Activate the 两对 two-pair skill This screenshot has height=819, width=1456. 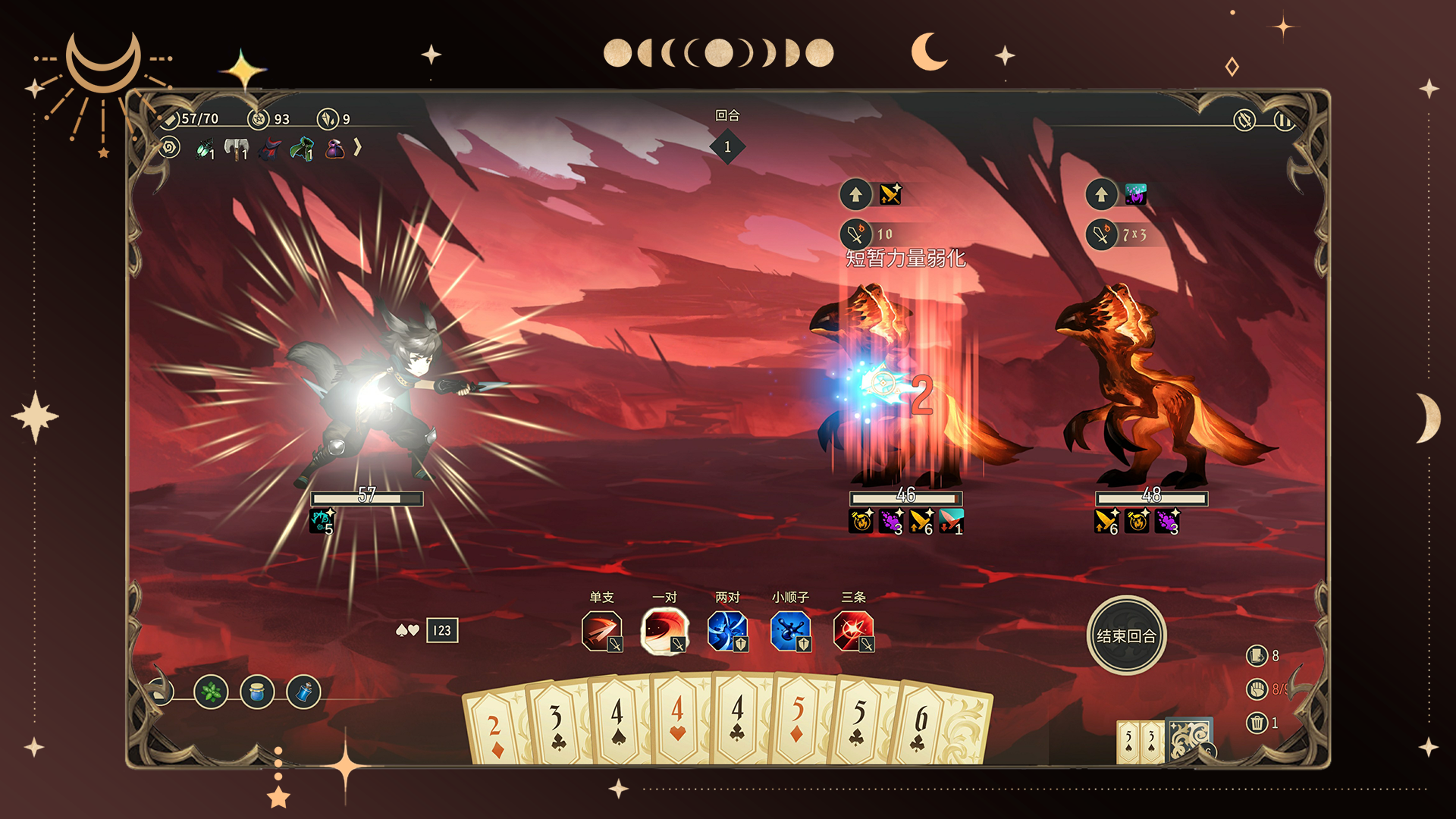tap(728, 631)
